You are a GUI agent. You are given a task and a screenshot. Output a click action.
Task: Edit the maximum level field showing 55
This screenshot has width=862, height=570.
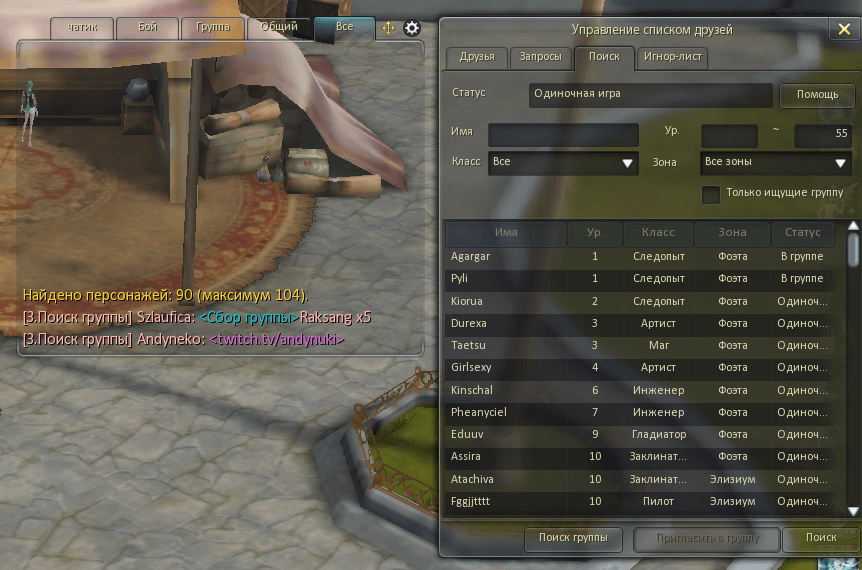pyautogui.click(x=822, y=134)
